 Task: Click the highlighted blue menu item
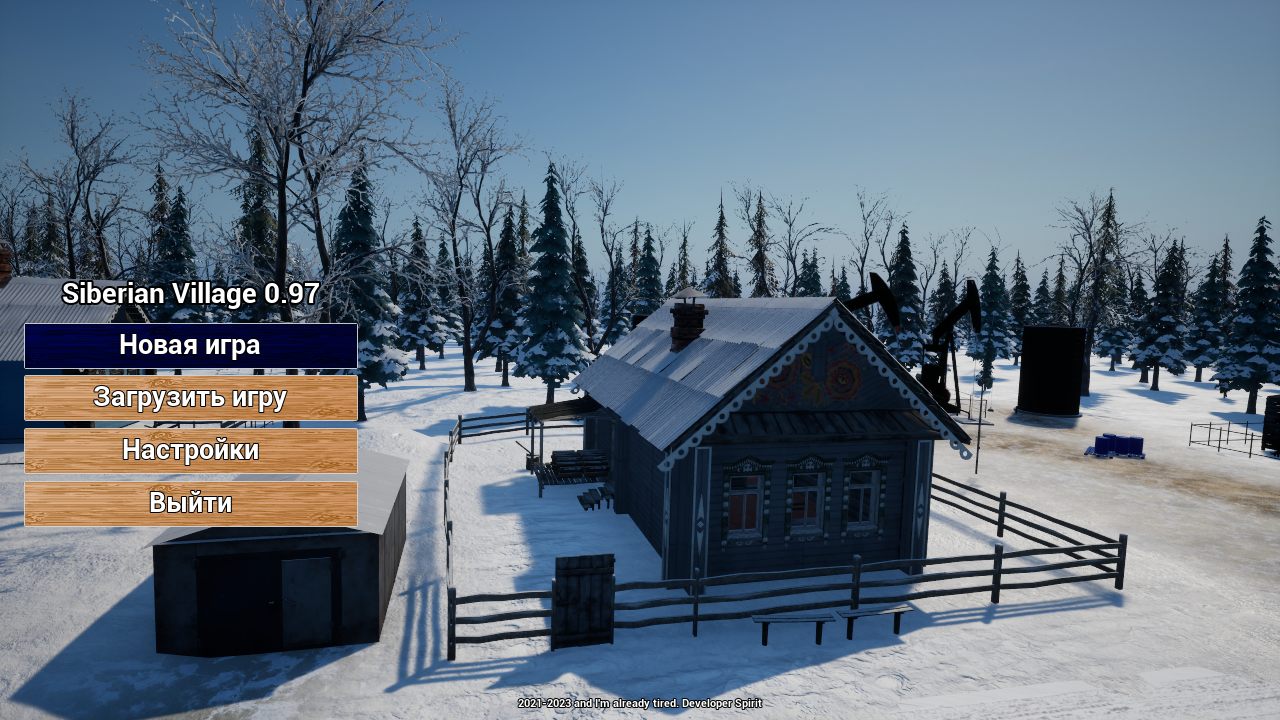190,346
